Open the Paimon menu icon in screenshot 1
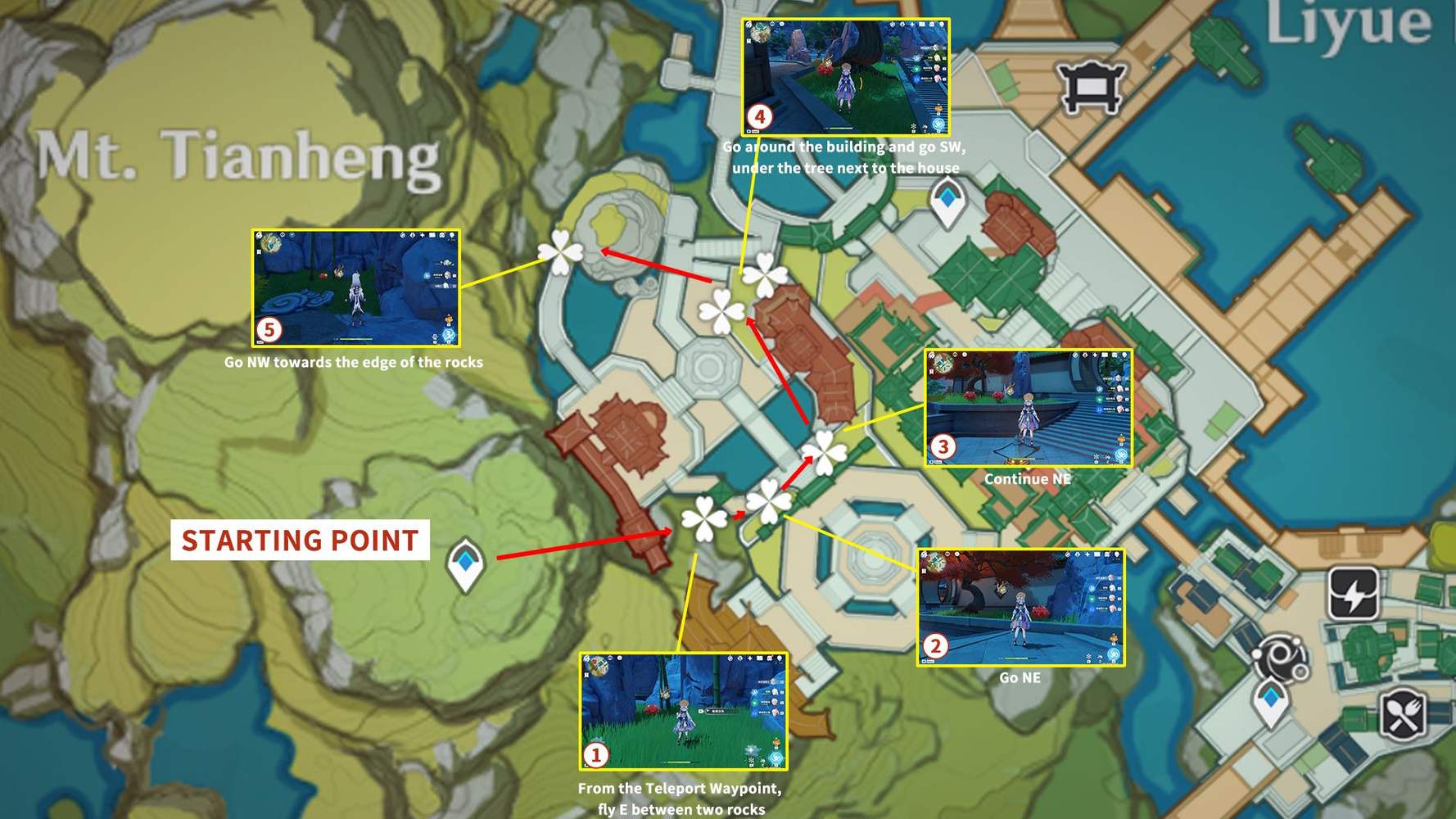This screenshot has width=1456, height=819. [587, 657]
